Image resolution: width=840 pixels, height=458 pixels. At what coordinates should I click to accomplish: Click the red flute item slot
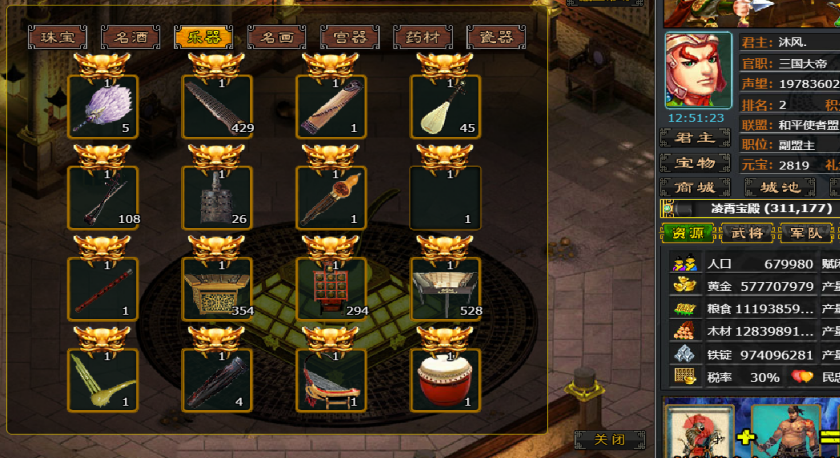pyautogui.click(x=102, y=288)
